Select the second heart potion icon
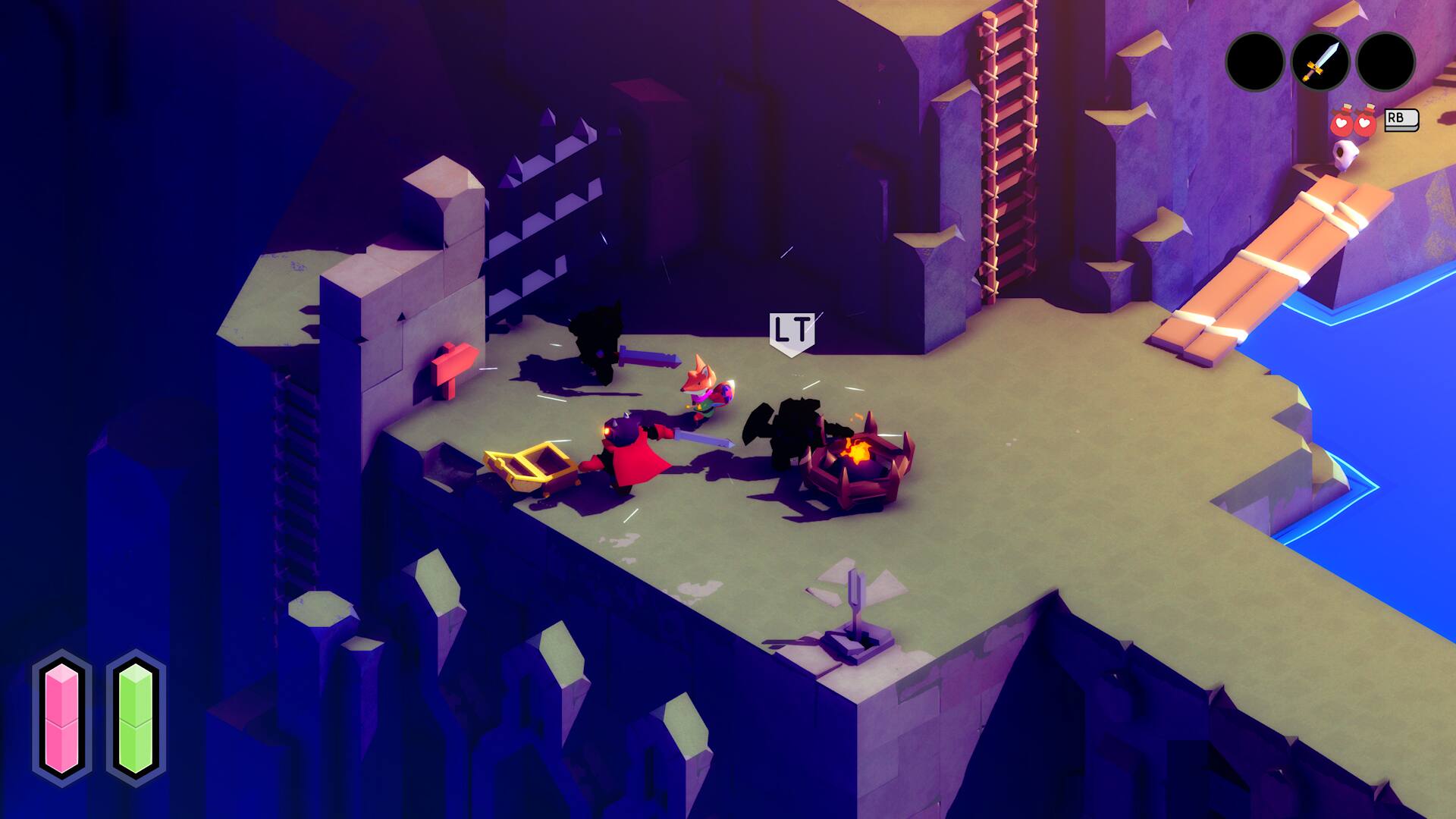 tap(1365, 121)
